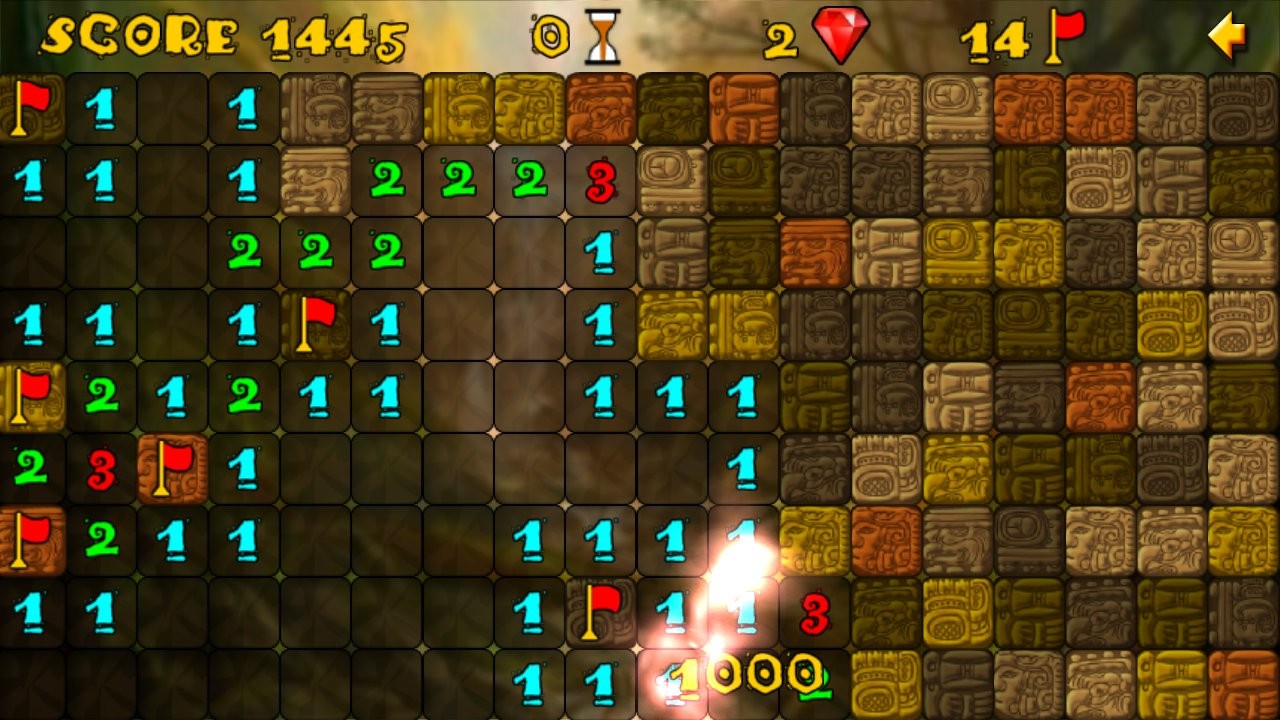
Task: Choose the covered carved tile left of three green 2s
Action: pos(315,181)
